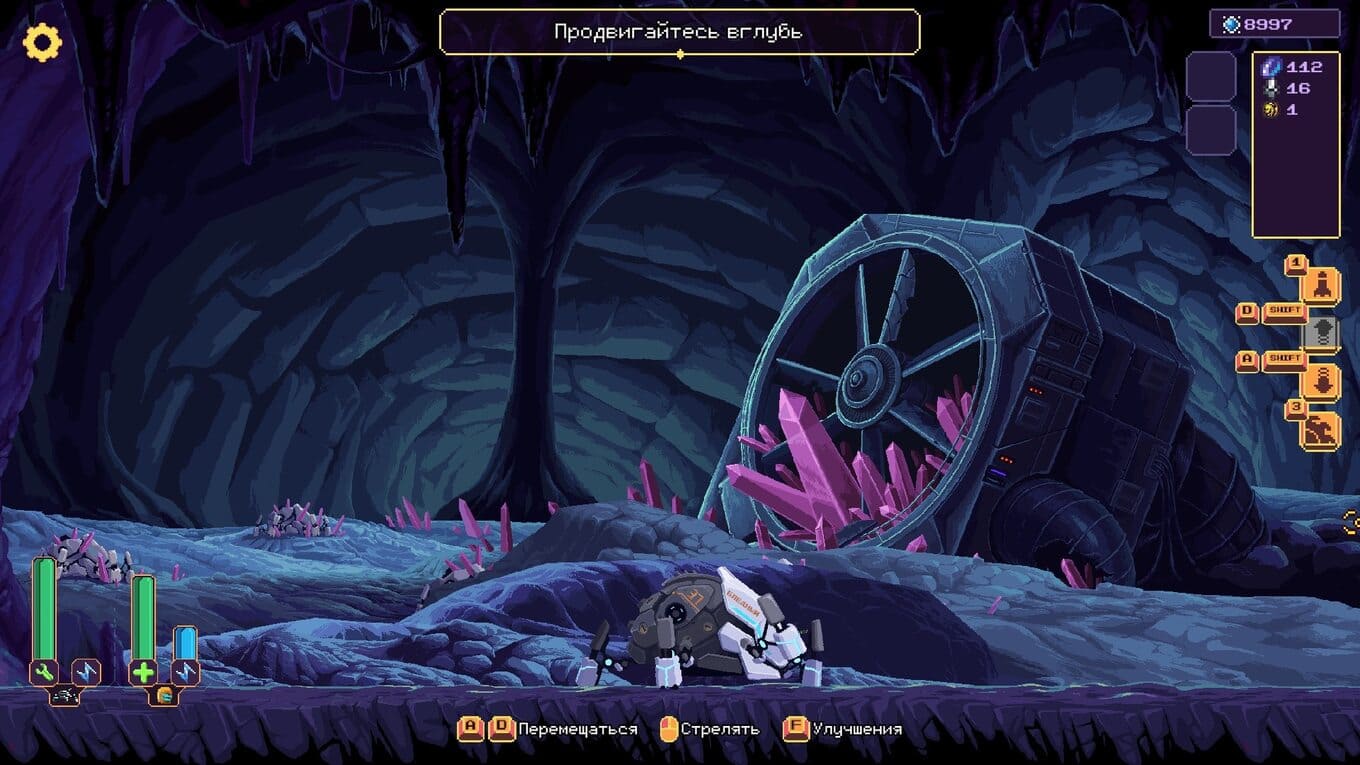Open the gear settings menu
Screen dimensions: 1360x765
tap(42, 42)
